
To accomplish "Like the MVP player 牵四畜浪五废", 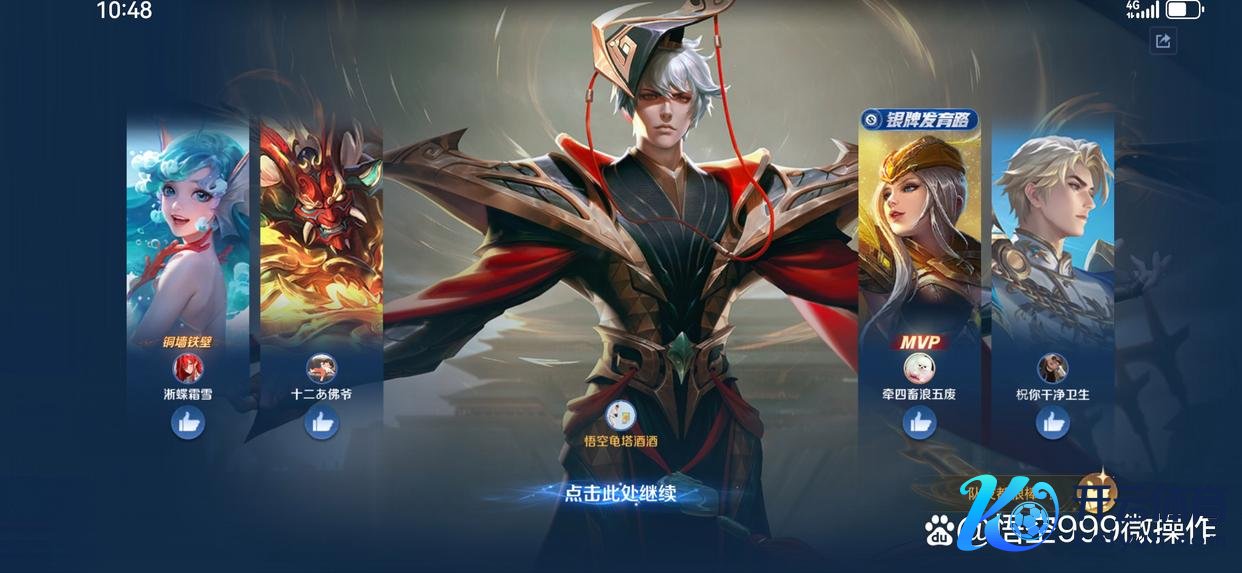I will click(919, 423).
